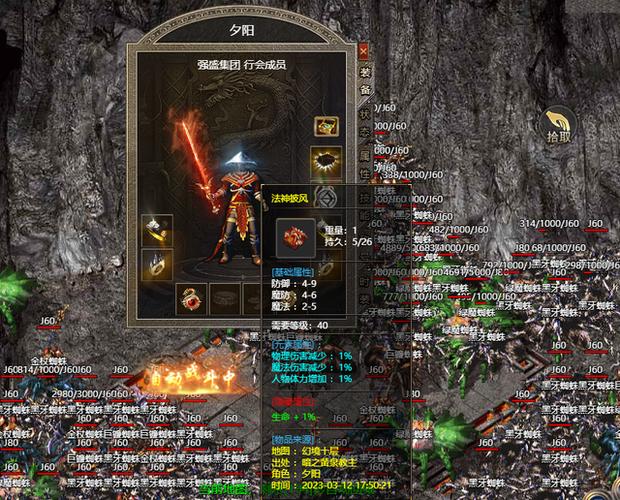The height and width of the screenshot is (500, 620).
Task: Choose the jeweled ring slot beside the character
Action: pos(156,264)
